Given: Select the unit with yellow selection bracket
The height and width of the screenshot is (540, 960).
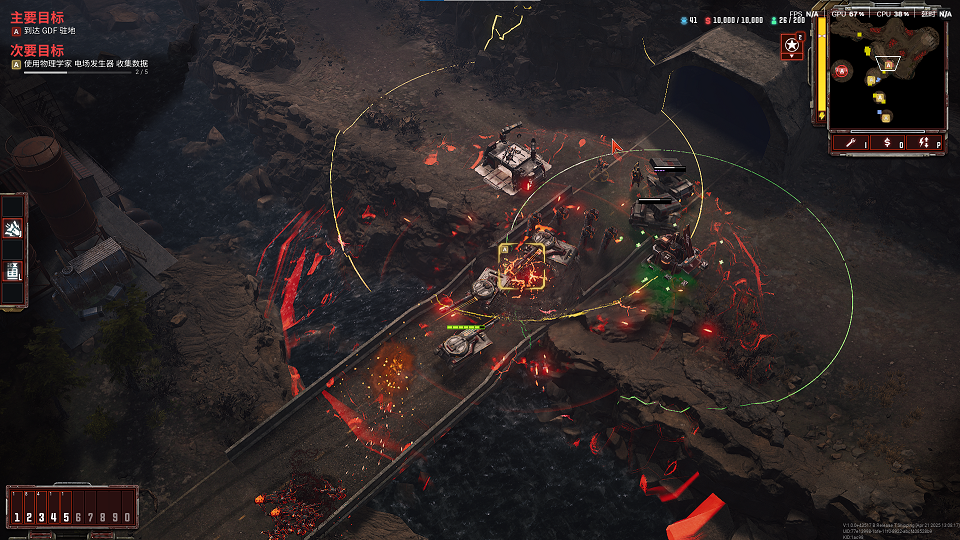Looking at the screenshot, I should pyautogui.click(x=522, y=267).
